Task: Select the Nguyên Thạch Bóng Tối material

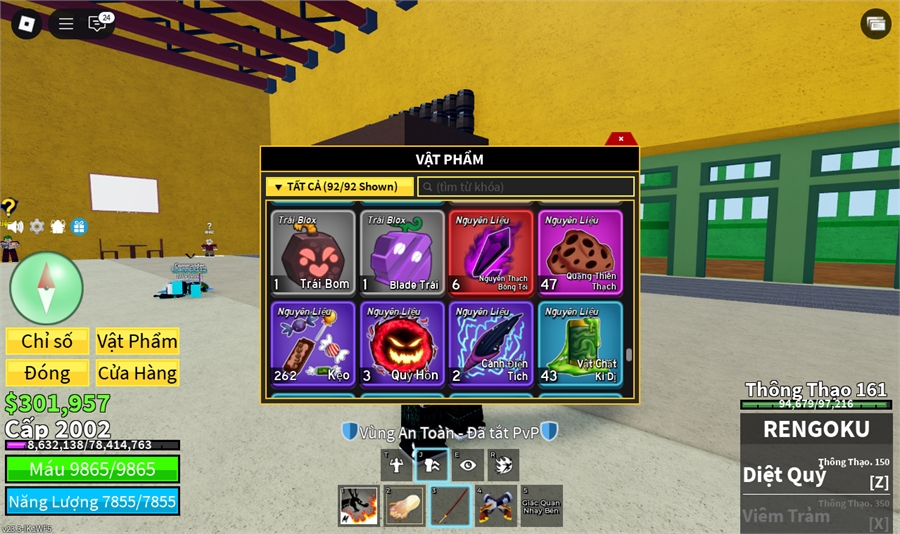Action: [491, 252]
